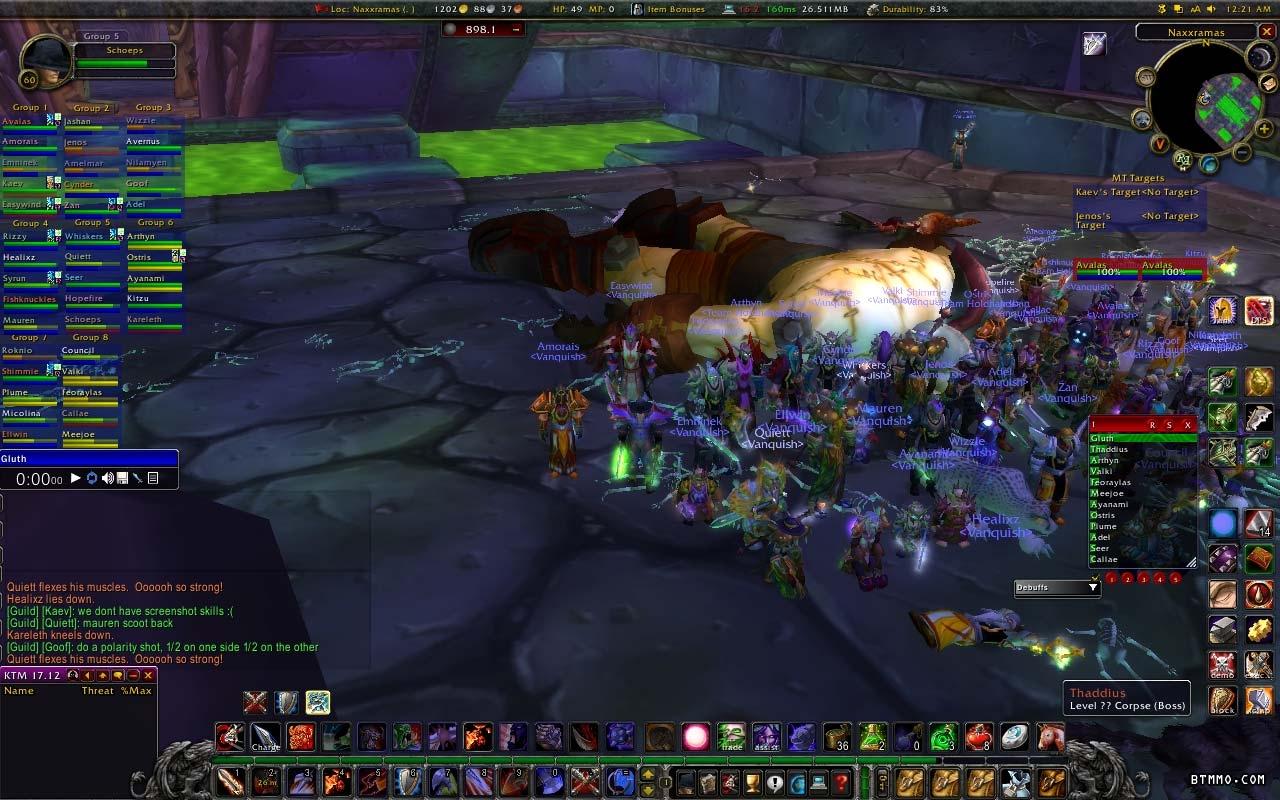Open the Debuffs dropdown
This screenshot has width=1280, height=800.
tap(1057, 587)
